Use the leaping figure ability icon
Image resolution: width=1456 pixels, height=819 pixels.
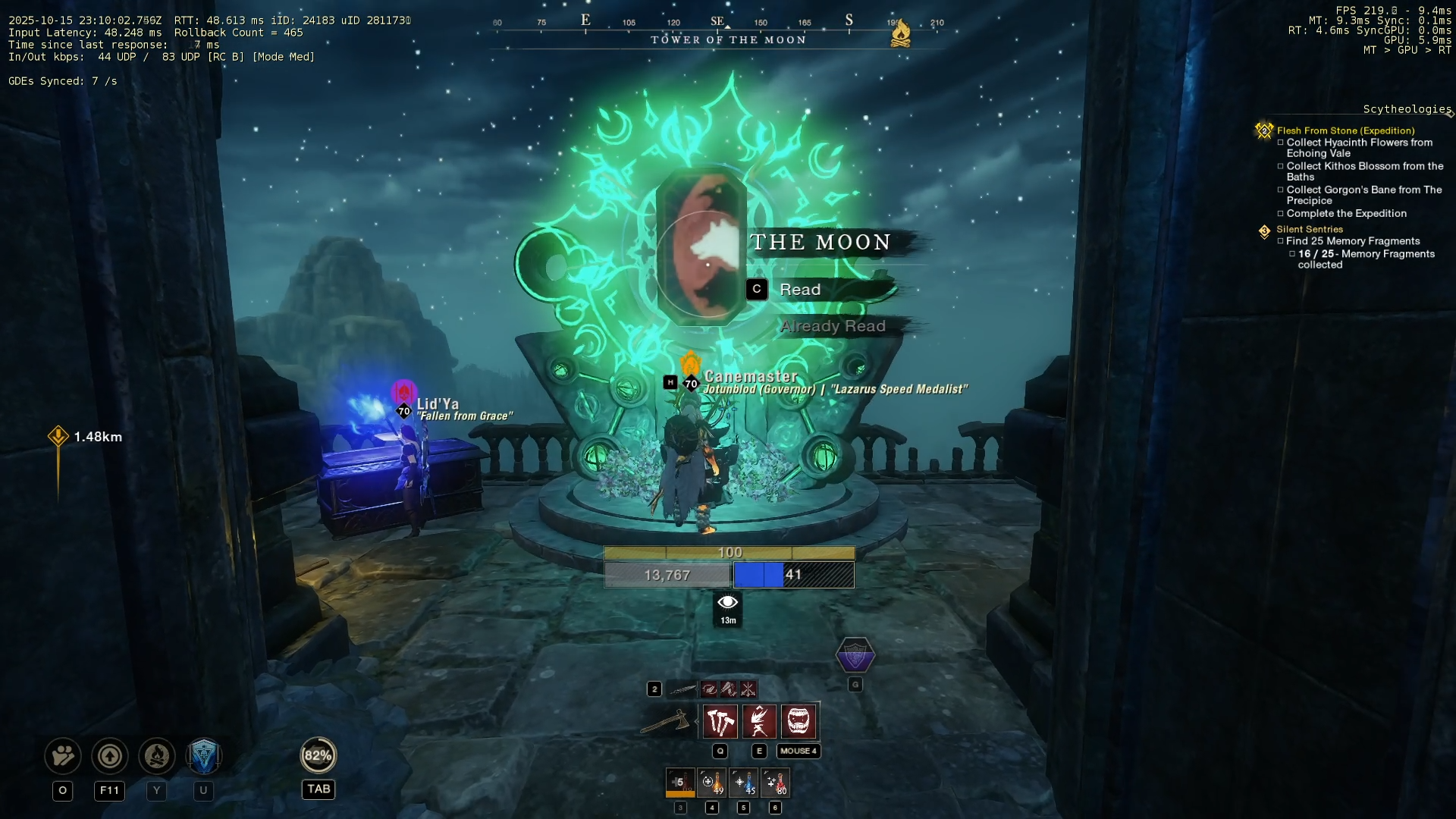click(759, 721)
